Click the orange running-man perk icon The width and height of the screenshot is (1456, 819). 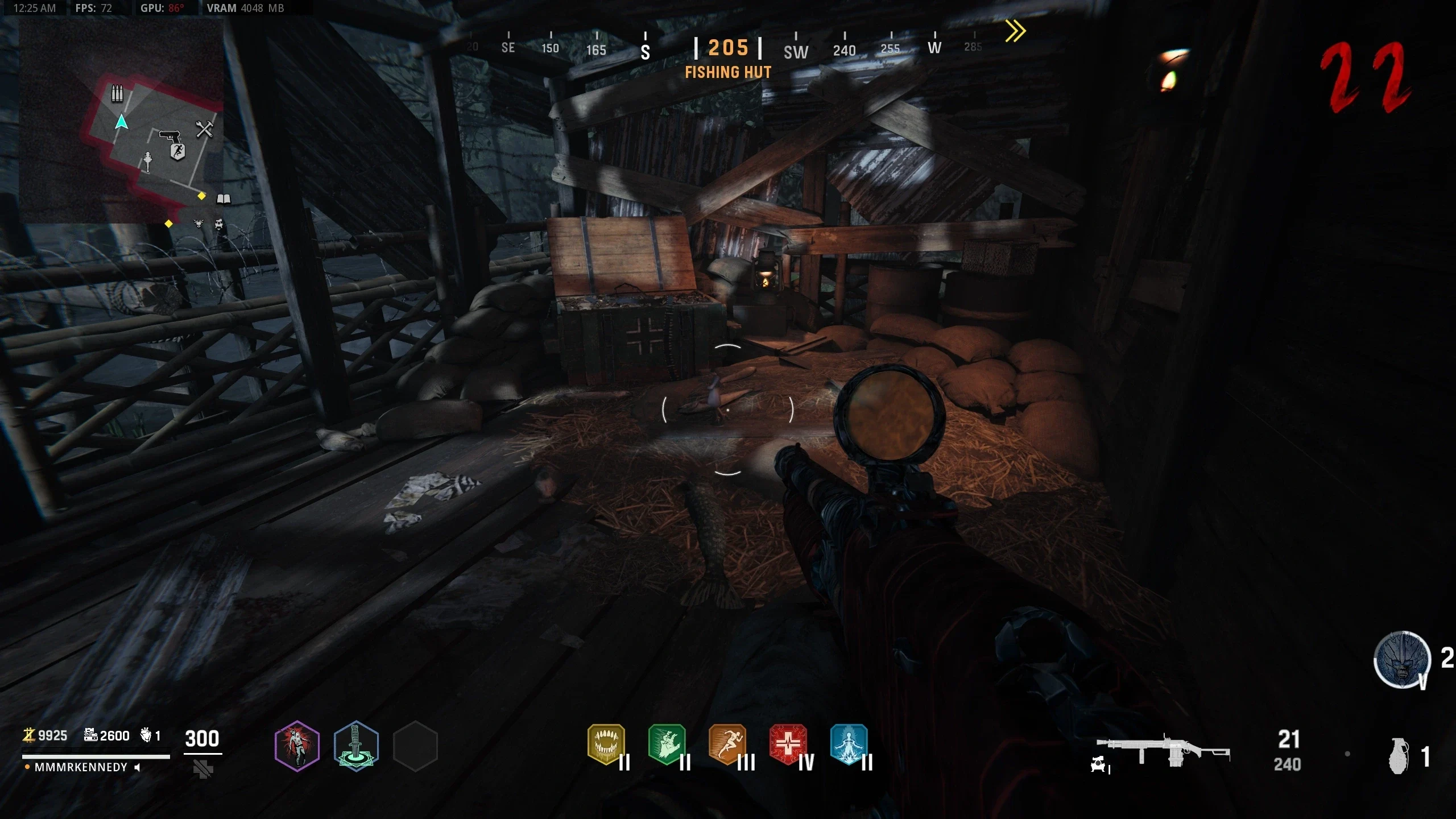pos(727,744)
